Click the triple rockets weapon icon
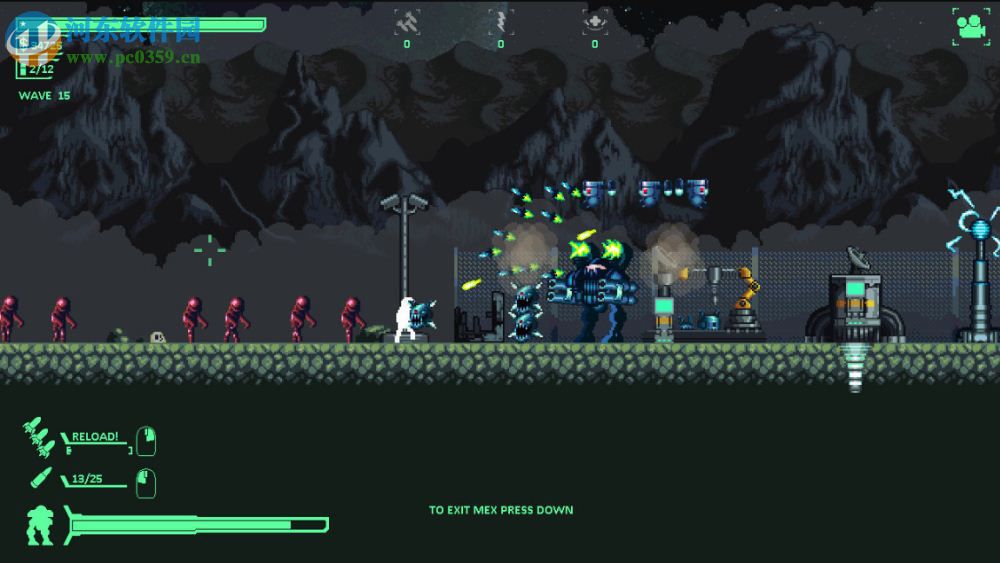 38,437
